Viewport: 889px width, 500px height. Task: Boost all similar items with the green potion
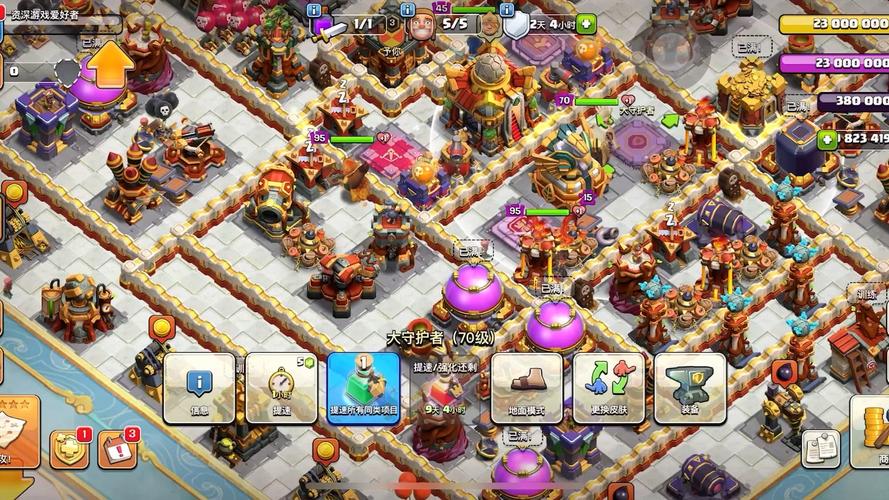coord(363,387)
